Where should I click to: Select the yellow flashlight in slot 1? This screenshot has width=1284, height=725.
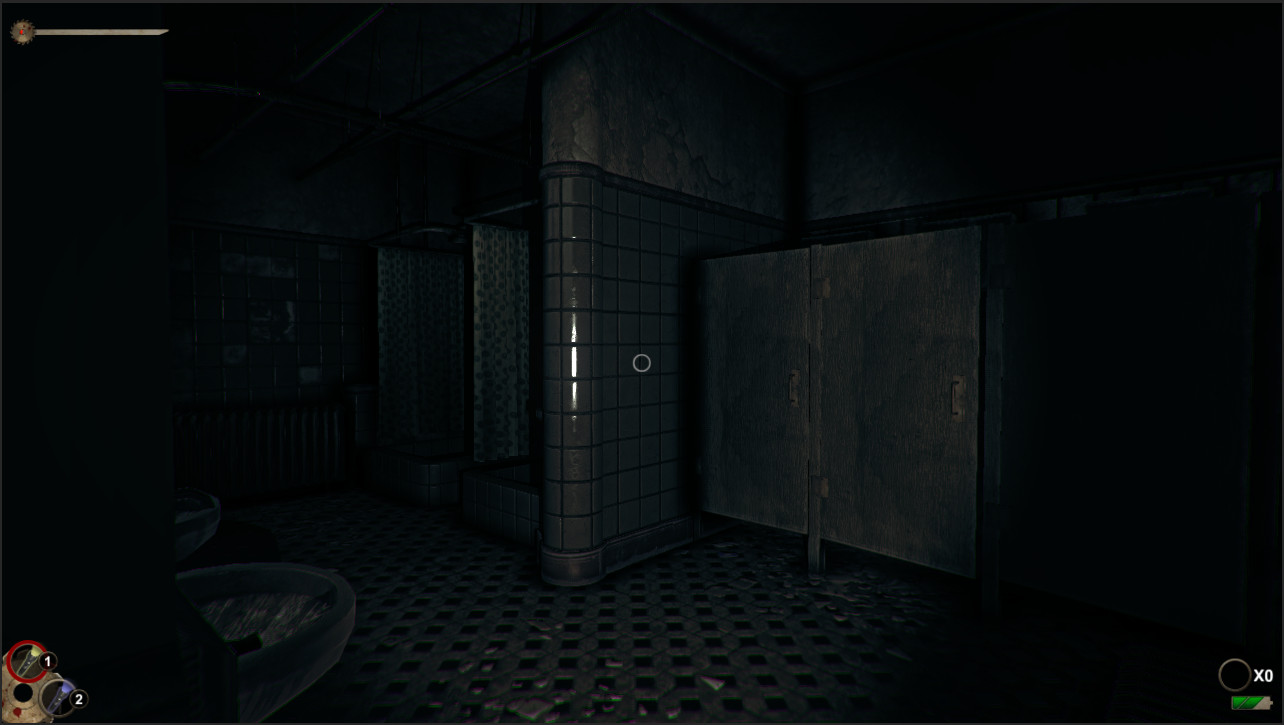[x=27, y=659]
